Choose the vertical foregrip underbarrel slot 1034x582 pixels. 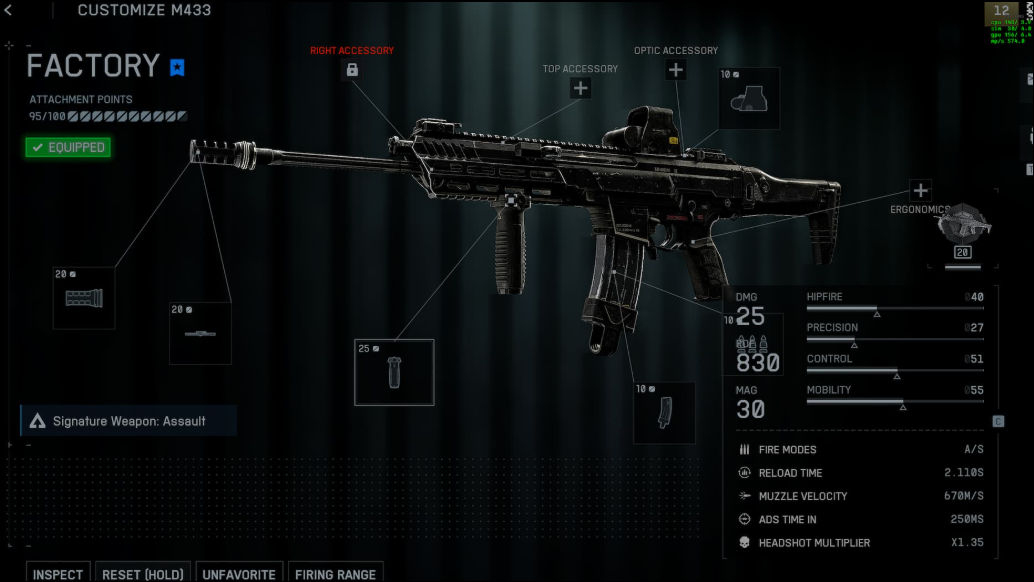394,372
